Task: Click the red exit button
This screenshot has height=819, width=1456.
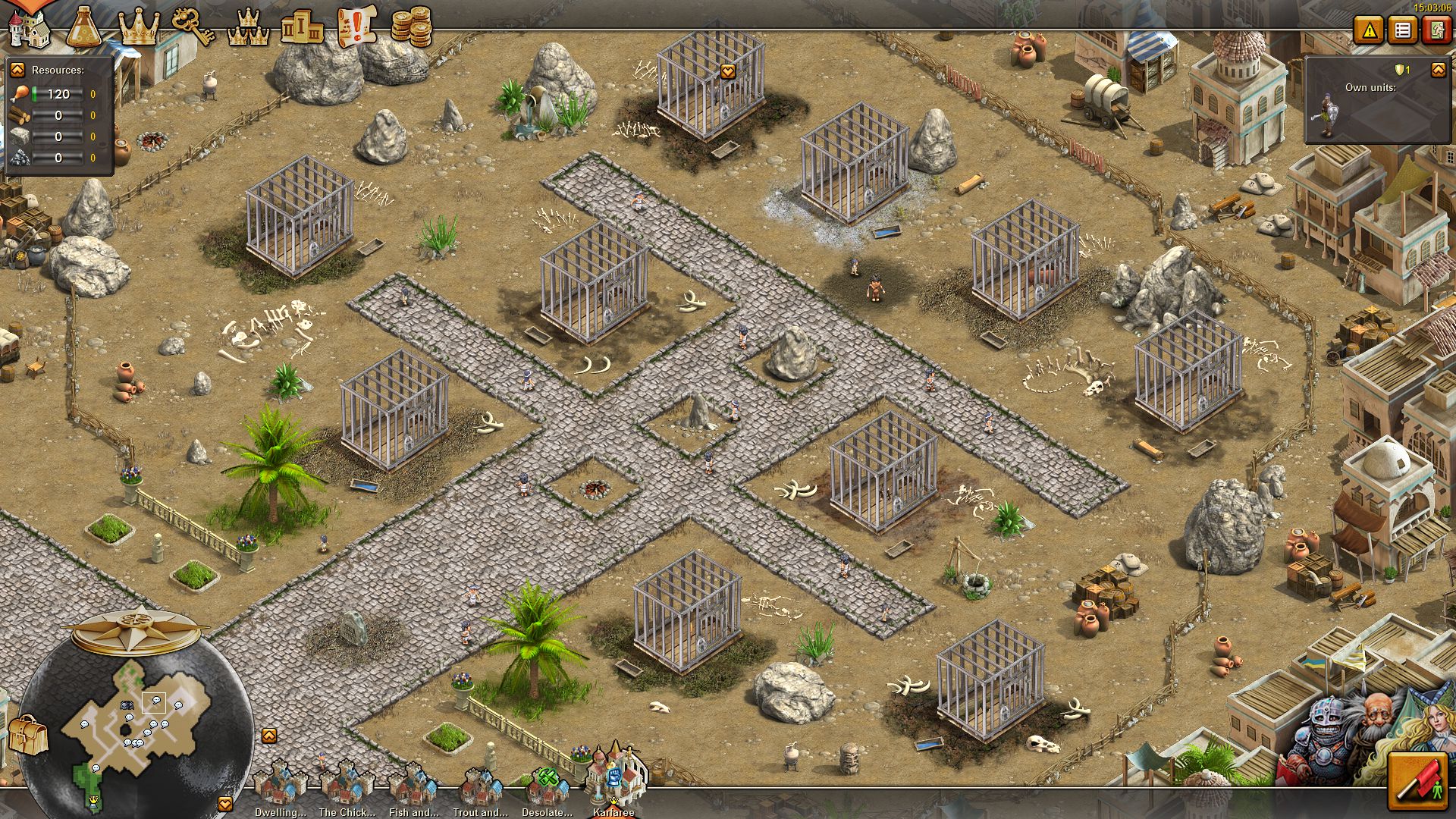Action: pos(1436,30)
